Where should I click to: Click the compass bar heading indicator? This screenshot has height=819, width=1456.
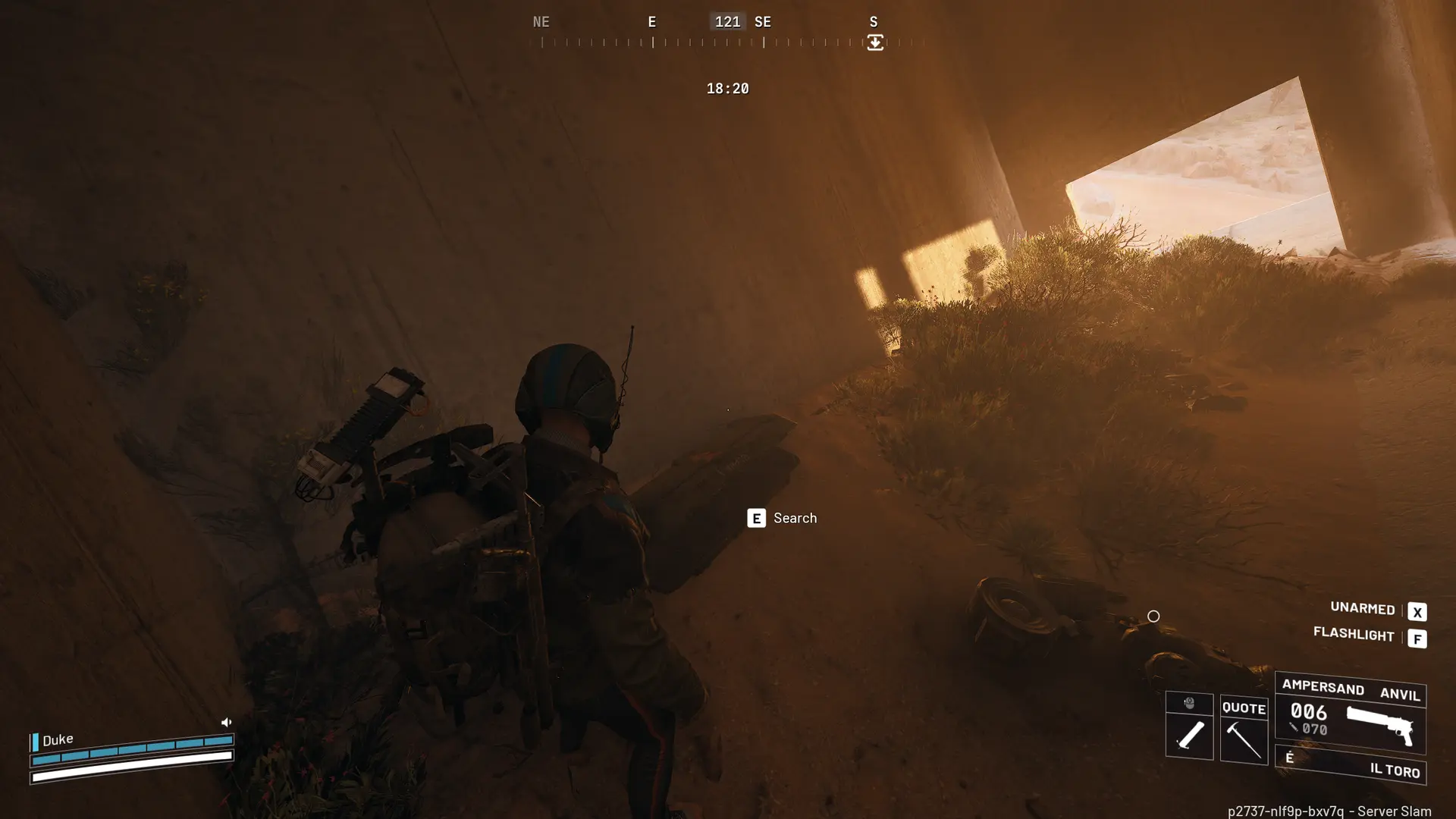coord(727,22)
